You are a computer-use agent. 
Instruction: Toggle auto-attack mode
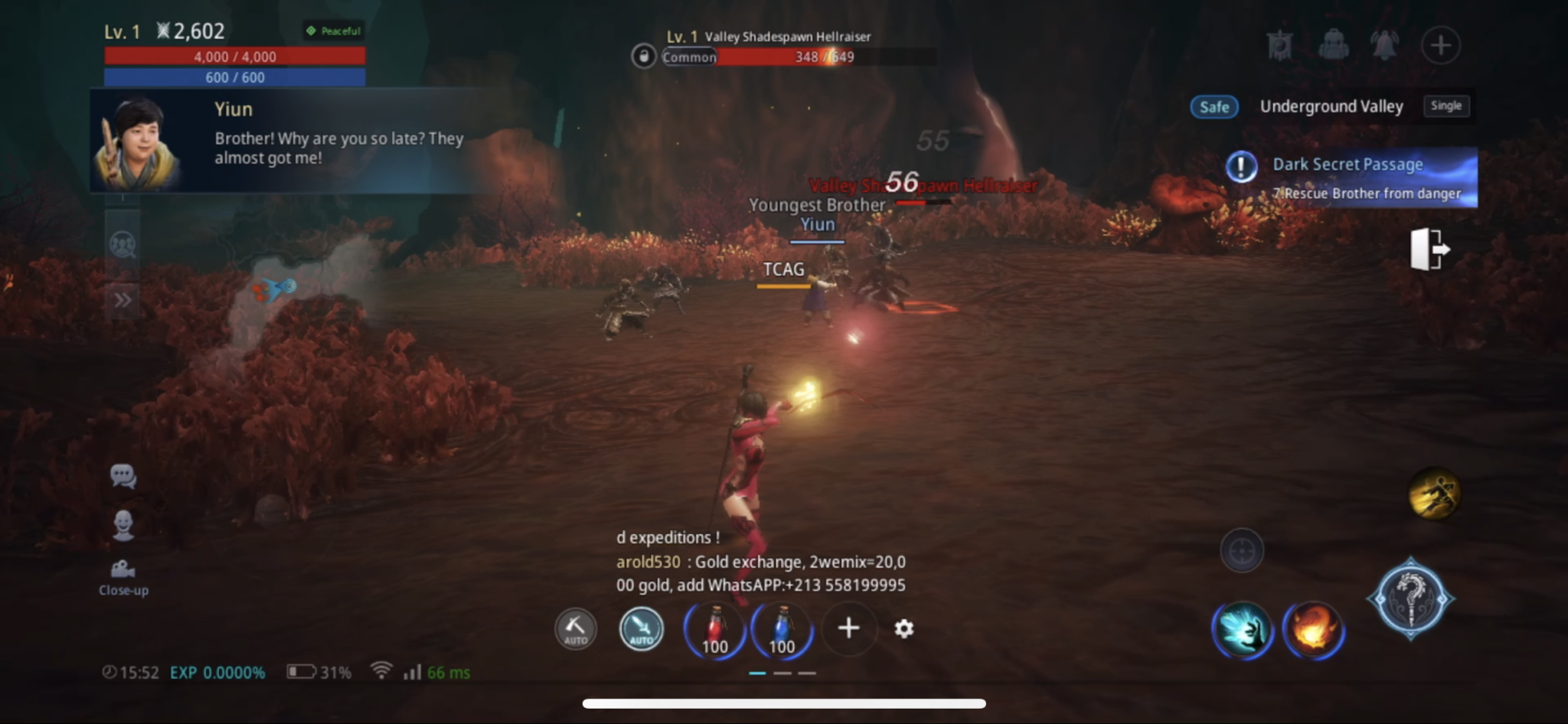pos(576,629)
